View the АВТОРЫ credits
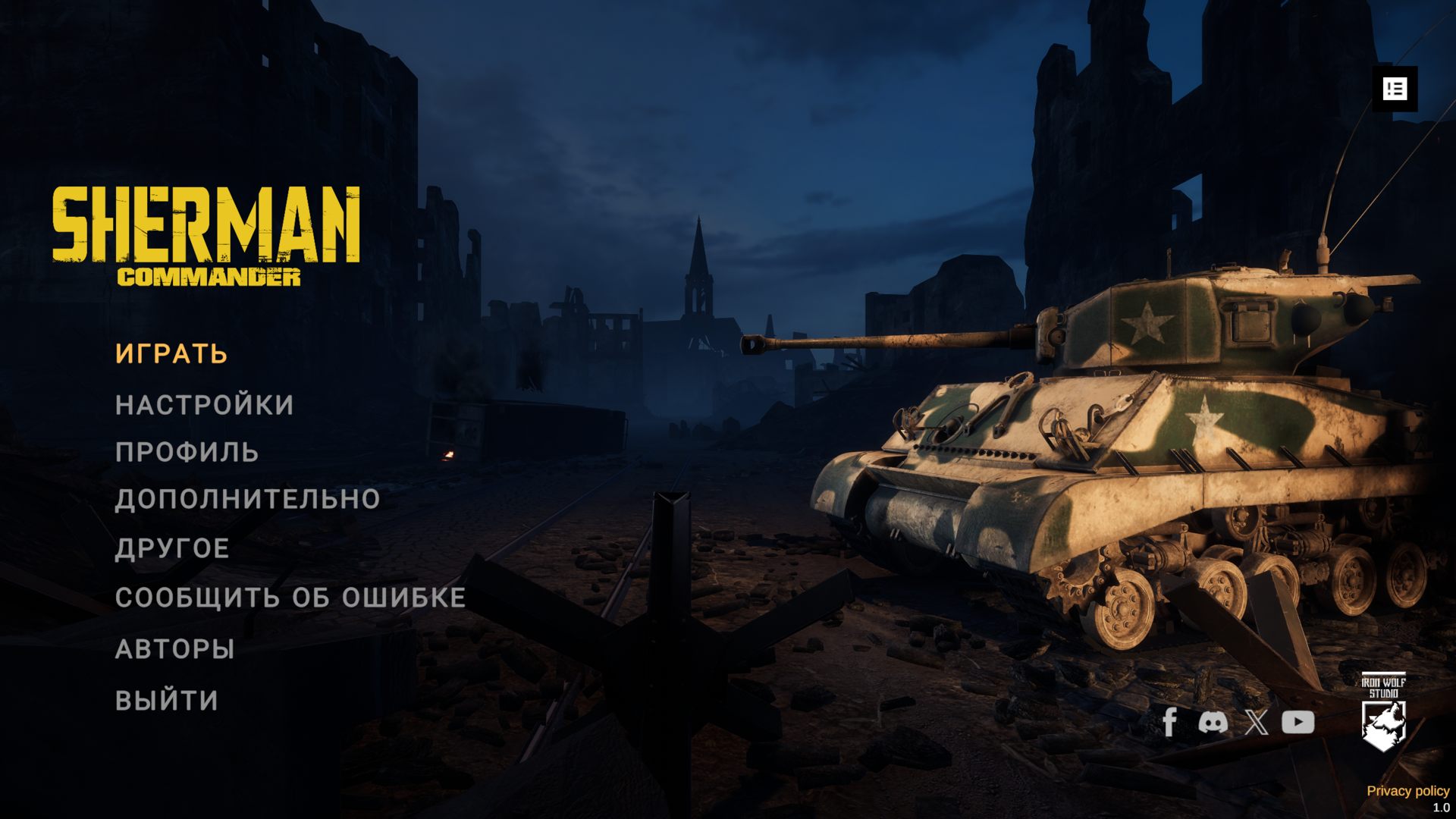This screenshot has width=1456, height=819. point(174,649)
